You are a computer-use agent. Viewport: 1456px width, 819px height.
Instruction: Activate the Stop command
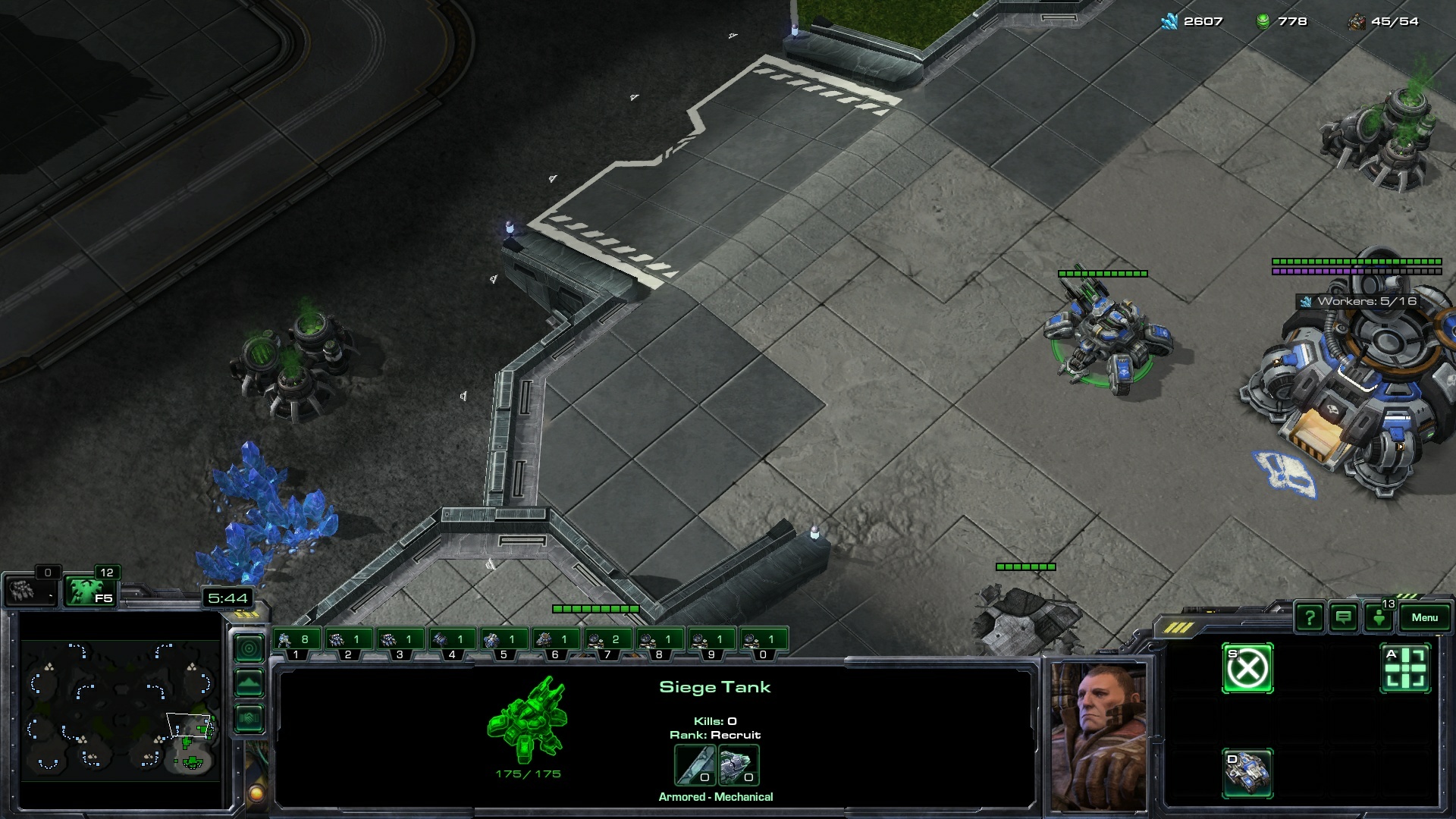1247,669
